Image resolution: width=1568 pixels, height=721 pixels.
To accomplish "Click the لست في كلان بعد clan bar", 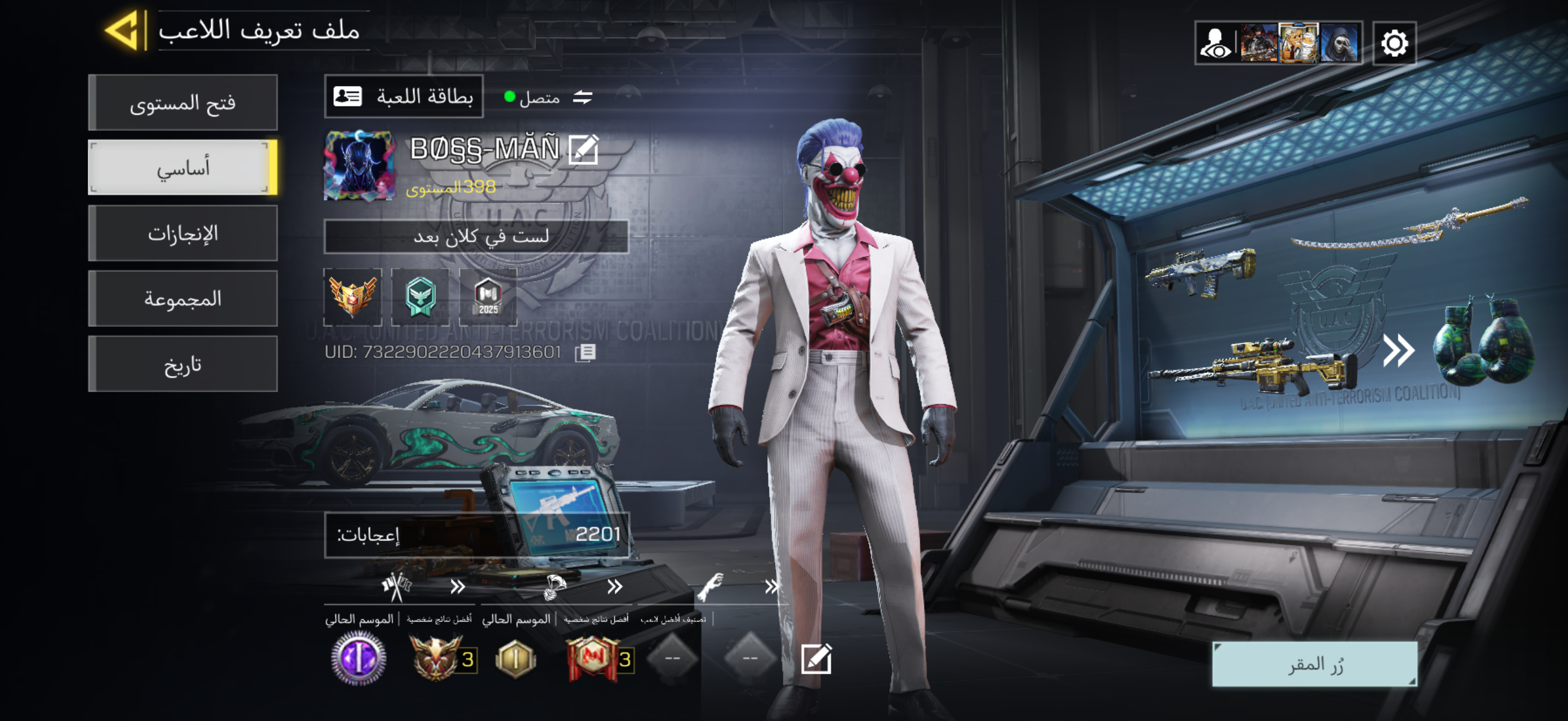I will pyautogui.click(x=476, y=237).
